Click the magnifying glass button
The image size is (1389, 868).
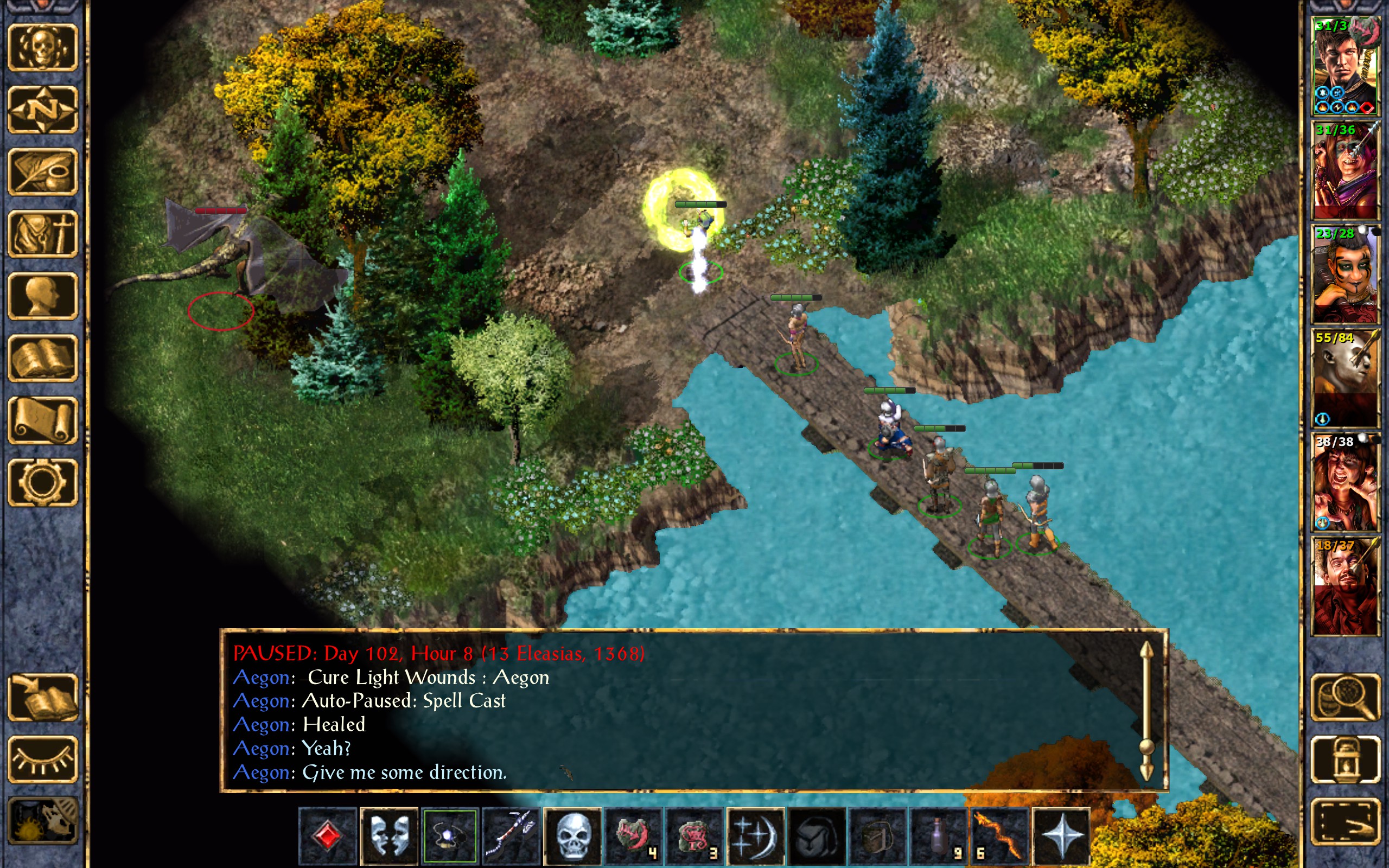pos(1346,697)
